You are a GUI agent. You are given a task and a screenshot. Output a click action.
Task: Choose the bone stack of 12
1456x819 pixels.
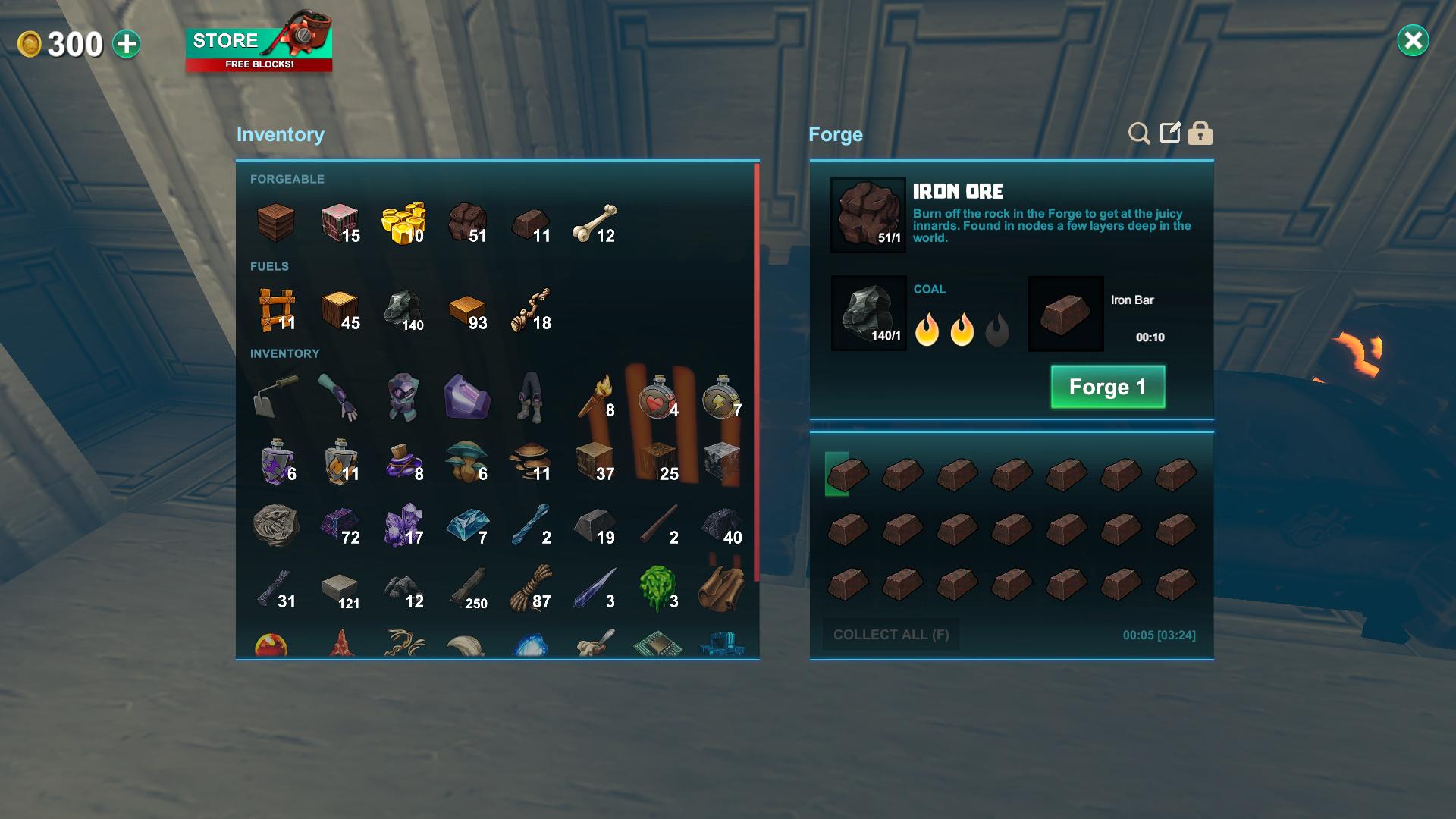pyautogui.click(x=595, y=224)
